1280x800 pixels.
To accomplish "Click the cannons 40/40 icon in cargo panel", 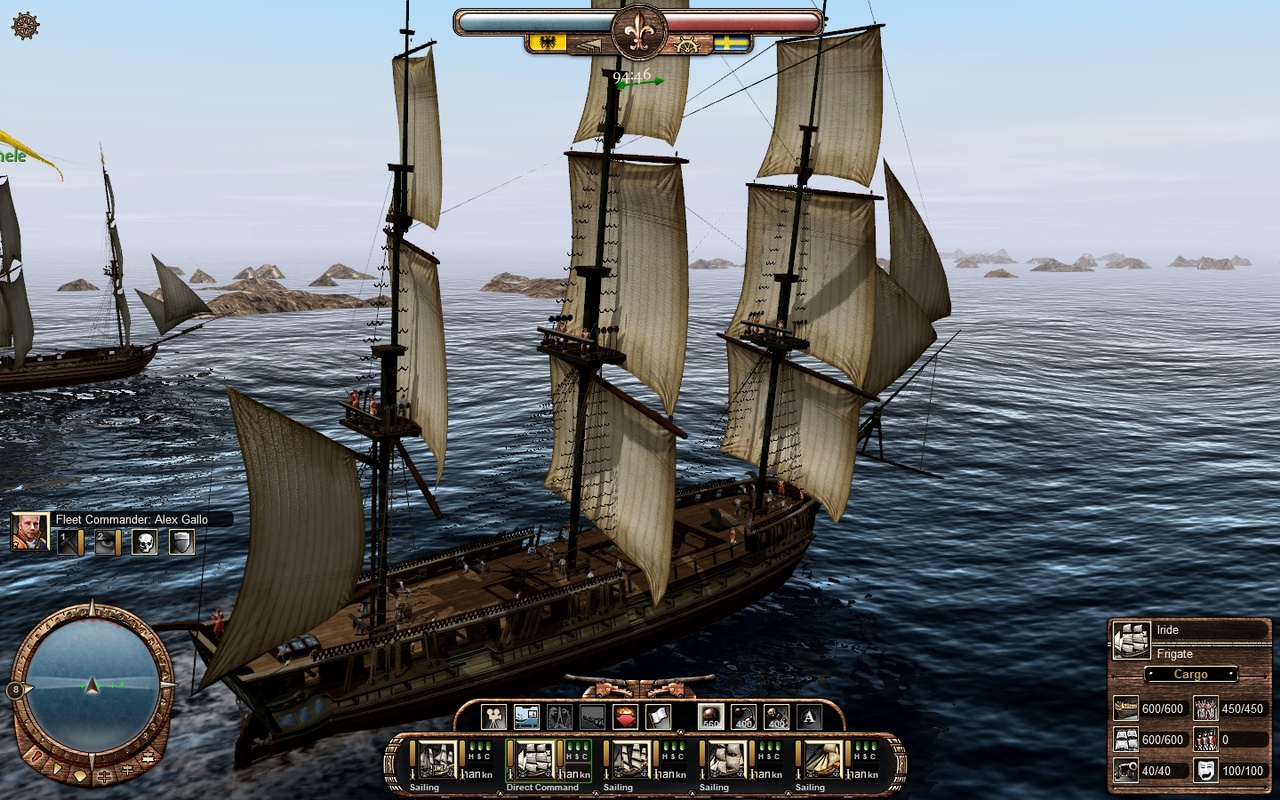I will pyautogui.click(x=1126, y=769).
